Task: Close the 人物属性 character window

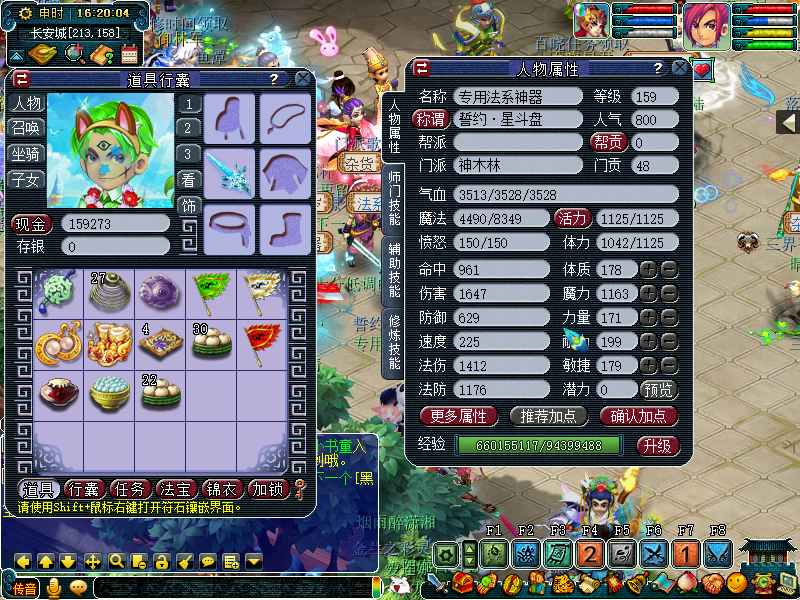Action: (679, 68)
